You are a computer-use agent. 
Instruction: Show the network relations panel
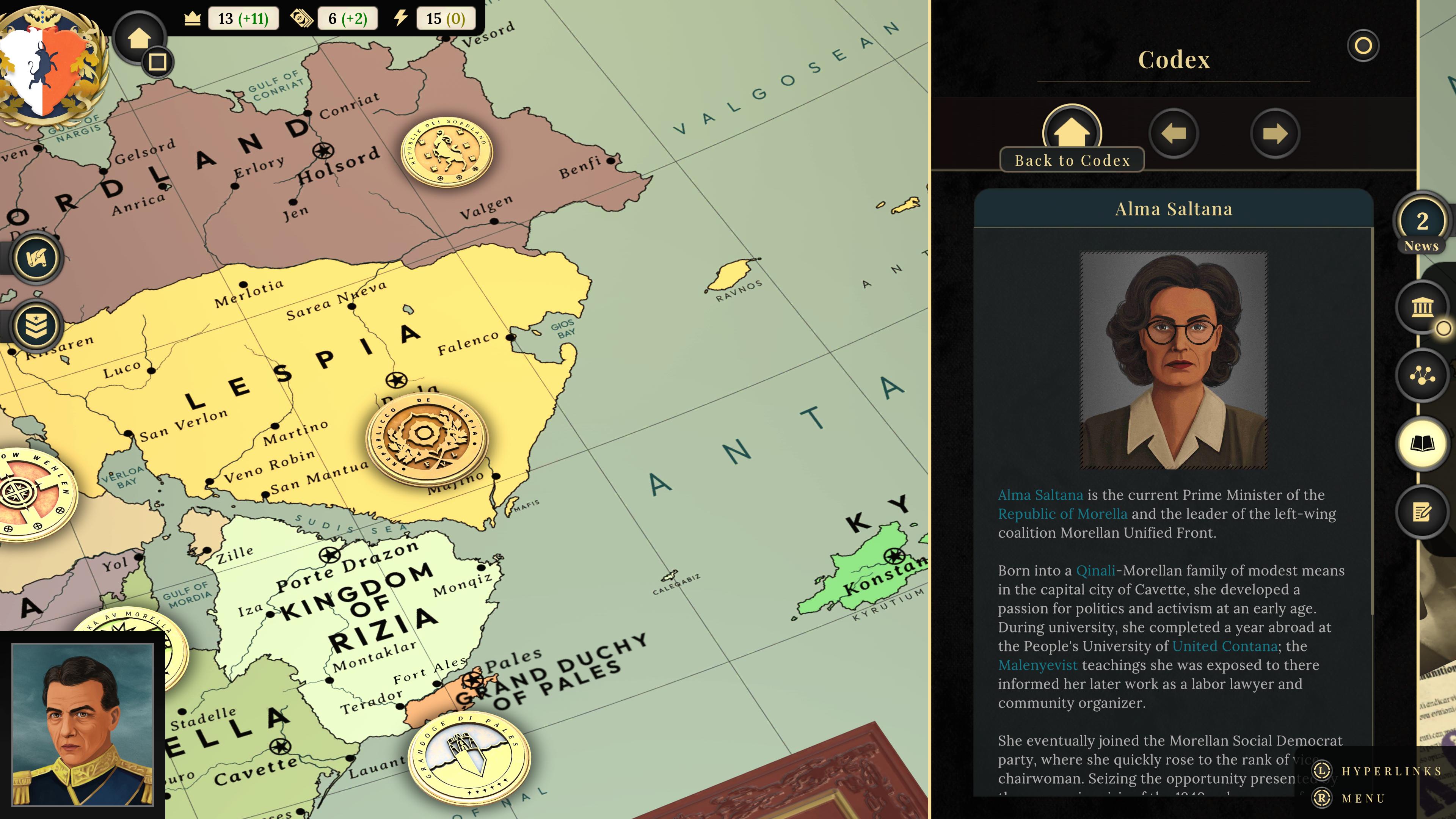pyautogui.click(x=1421, y=375)
